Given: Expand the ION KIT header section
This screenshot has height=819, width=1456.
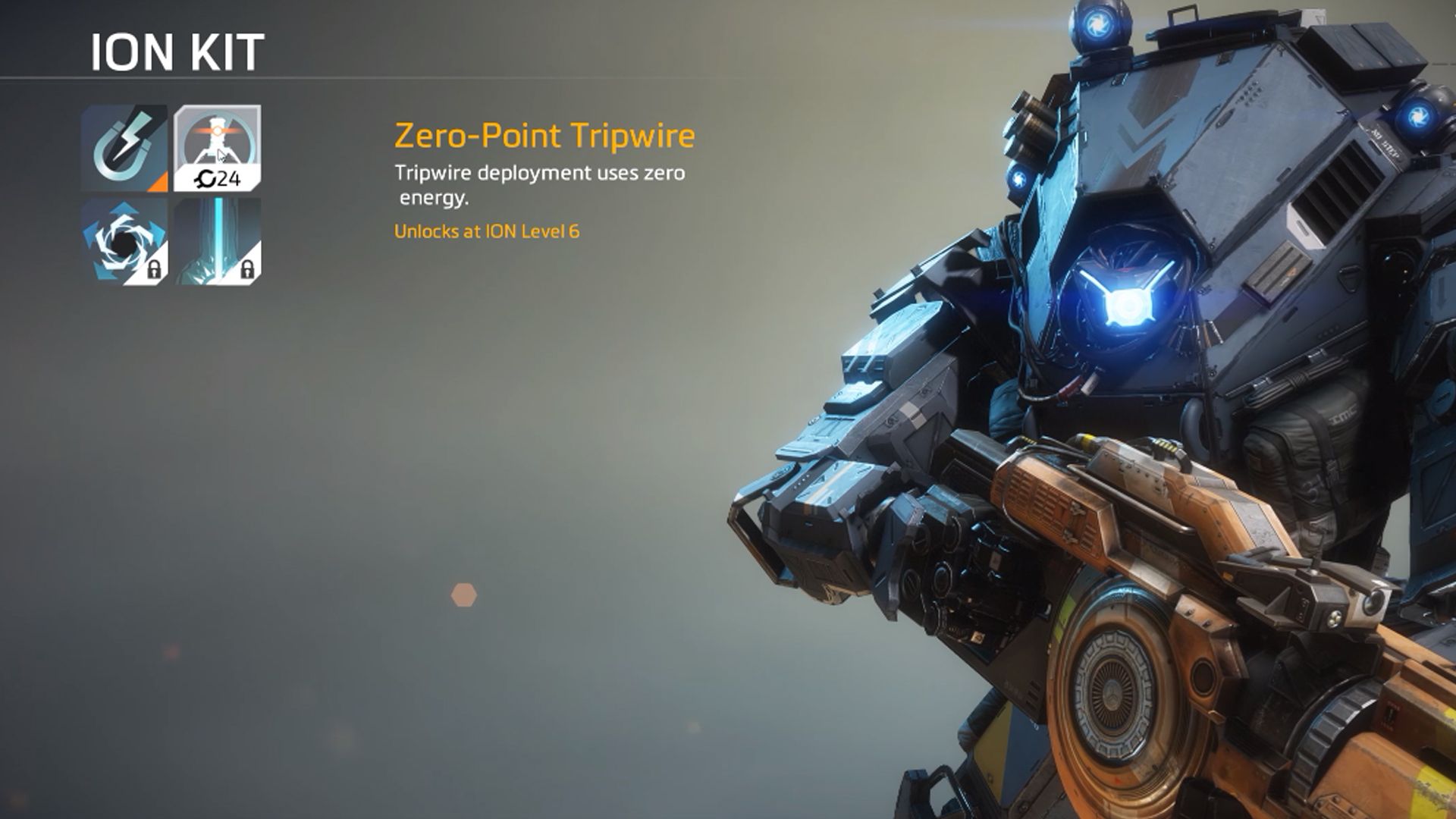Looking at the screenshot, I should click(176, 52).
